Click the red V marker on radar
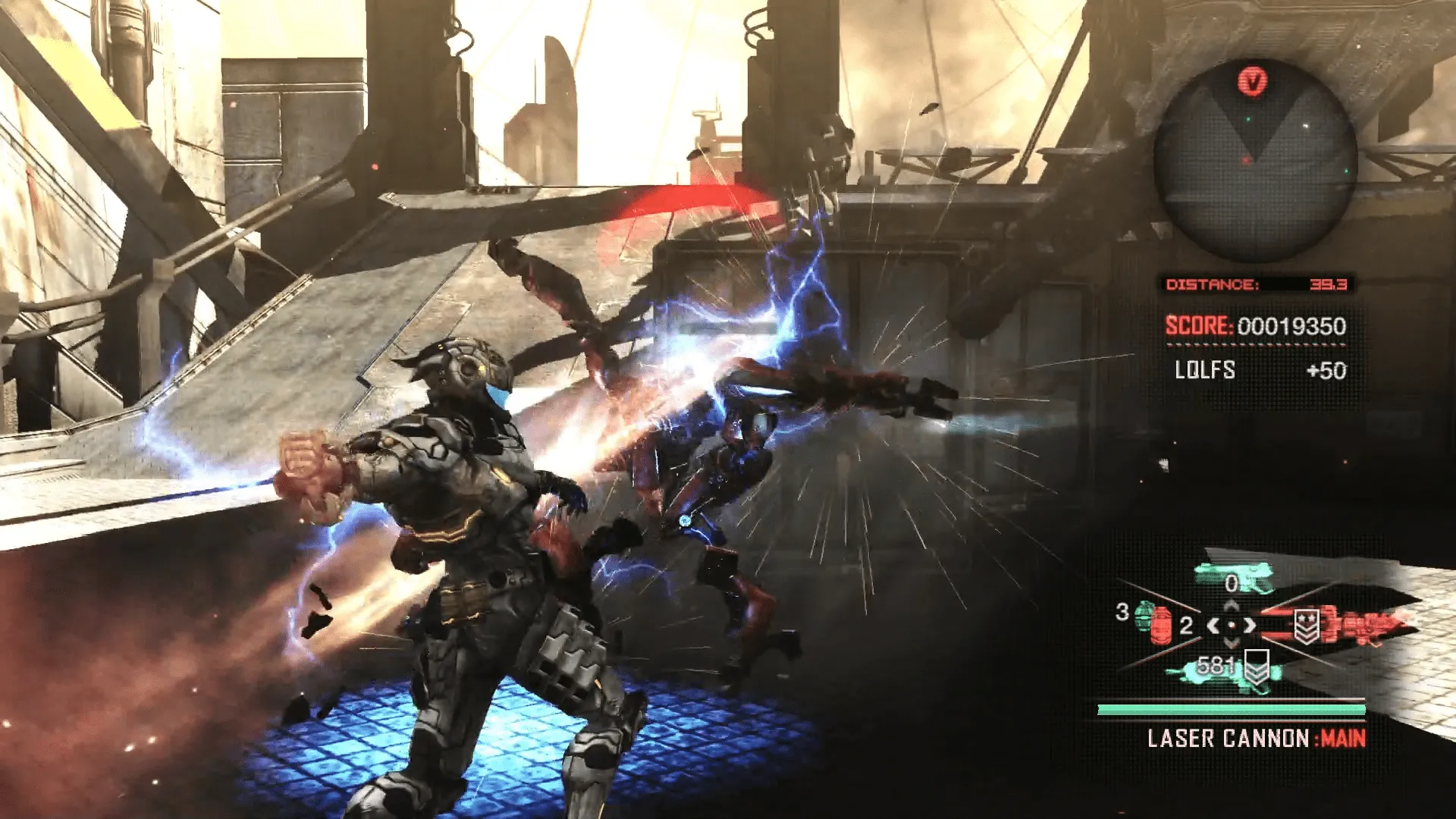The height and width of the screenshot is (819, 1456). point(1253,80)
